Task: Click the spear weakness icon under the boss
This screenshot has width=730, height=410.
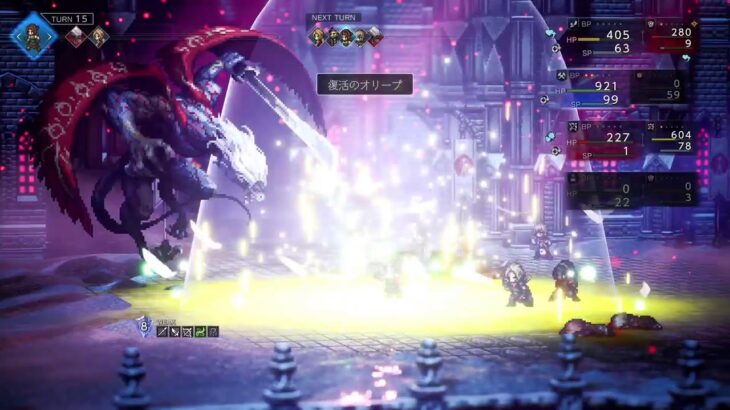Action: [x=161, y=331]
